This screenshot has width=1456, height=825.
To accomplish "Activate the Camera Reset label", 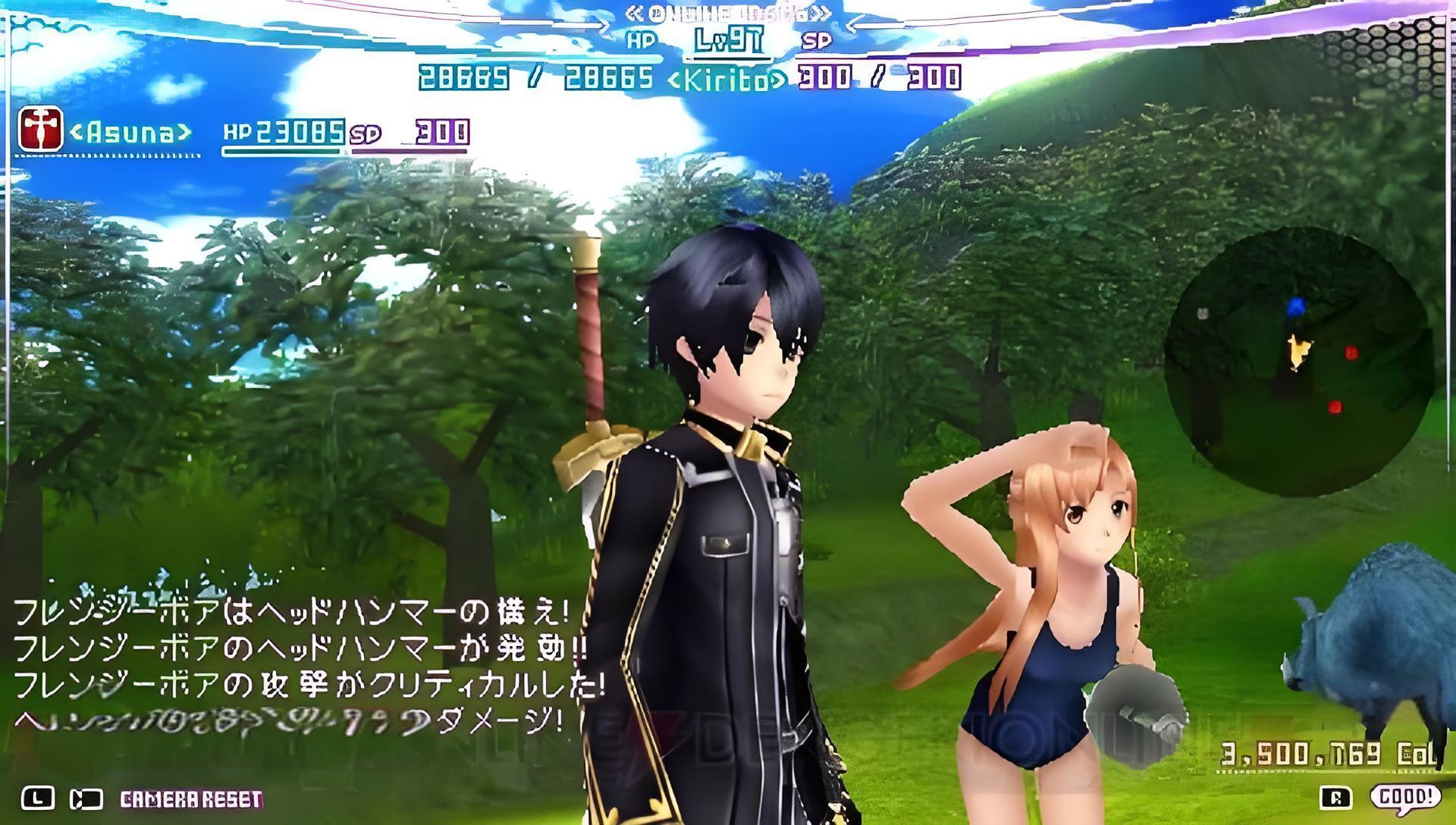I will coord(191,799).
